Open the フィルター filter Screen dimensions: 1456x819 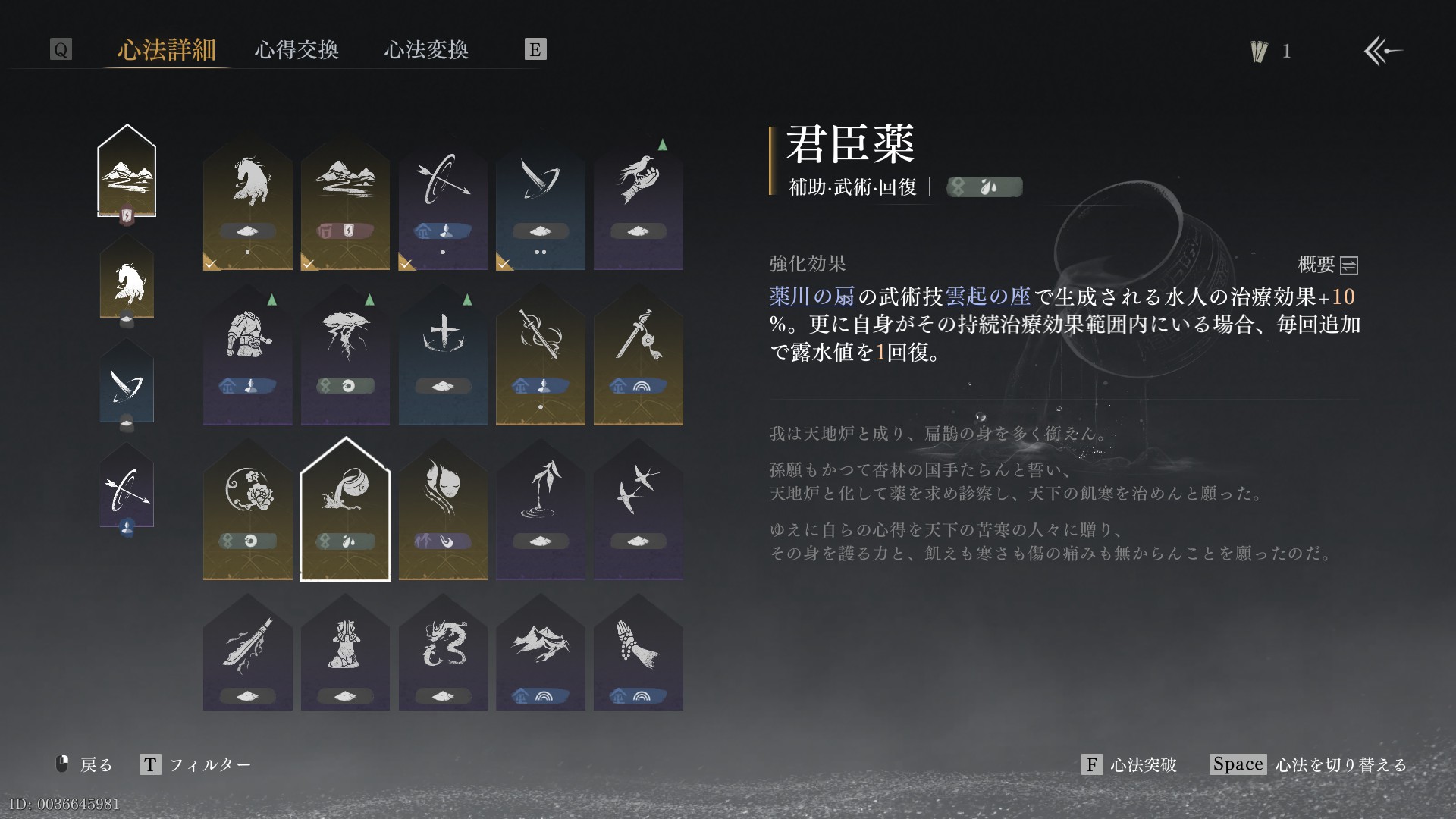196,764
